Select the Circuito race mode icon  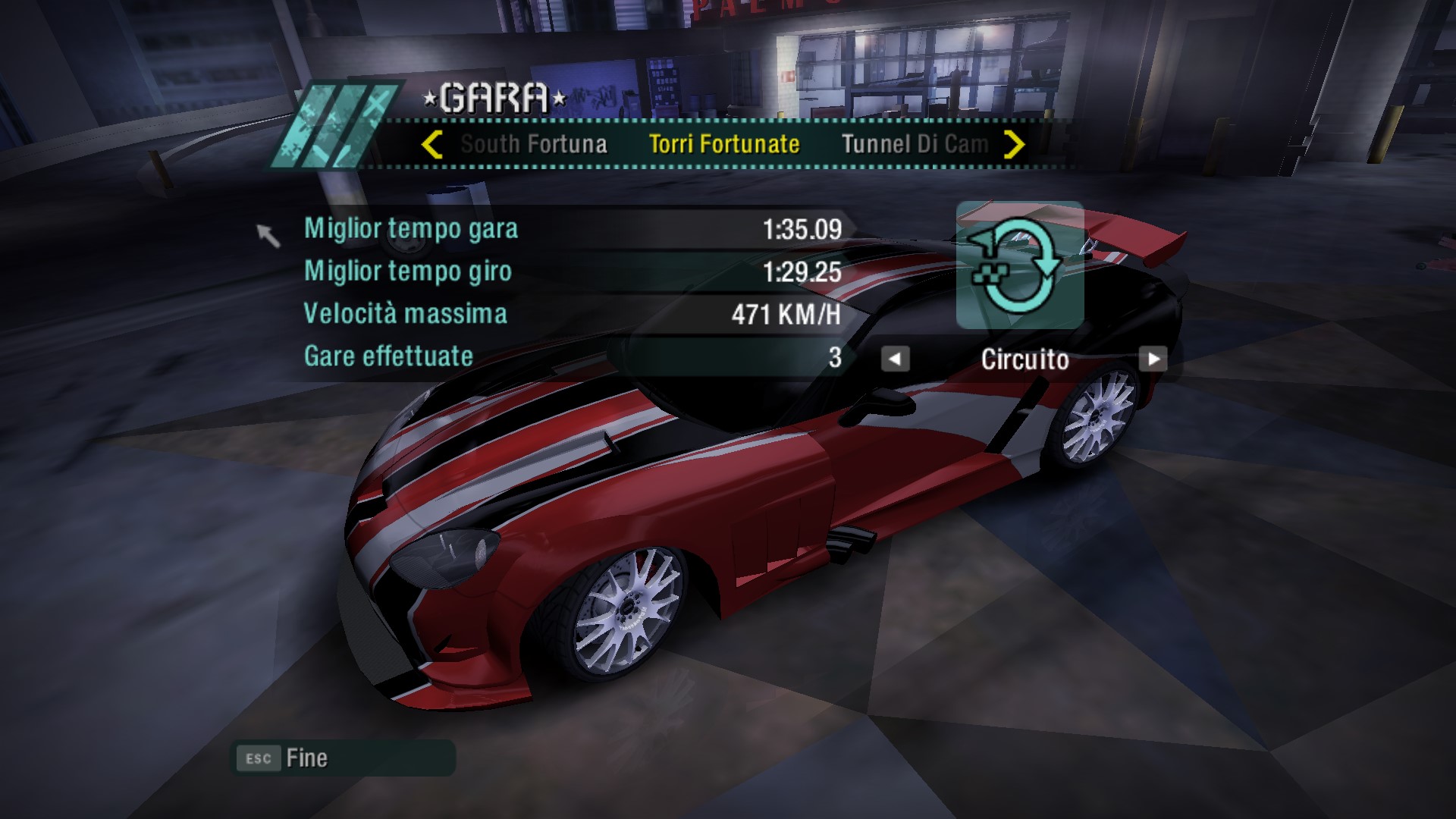pos(1019,265)
